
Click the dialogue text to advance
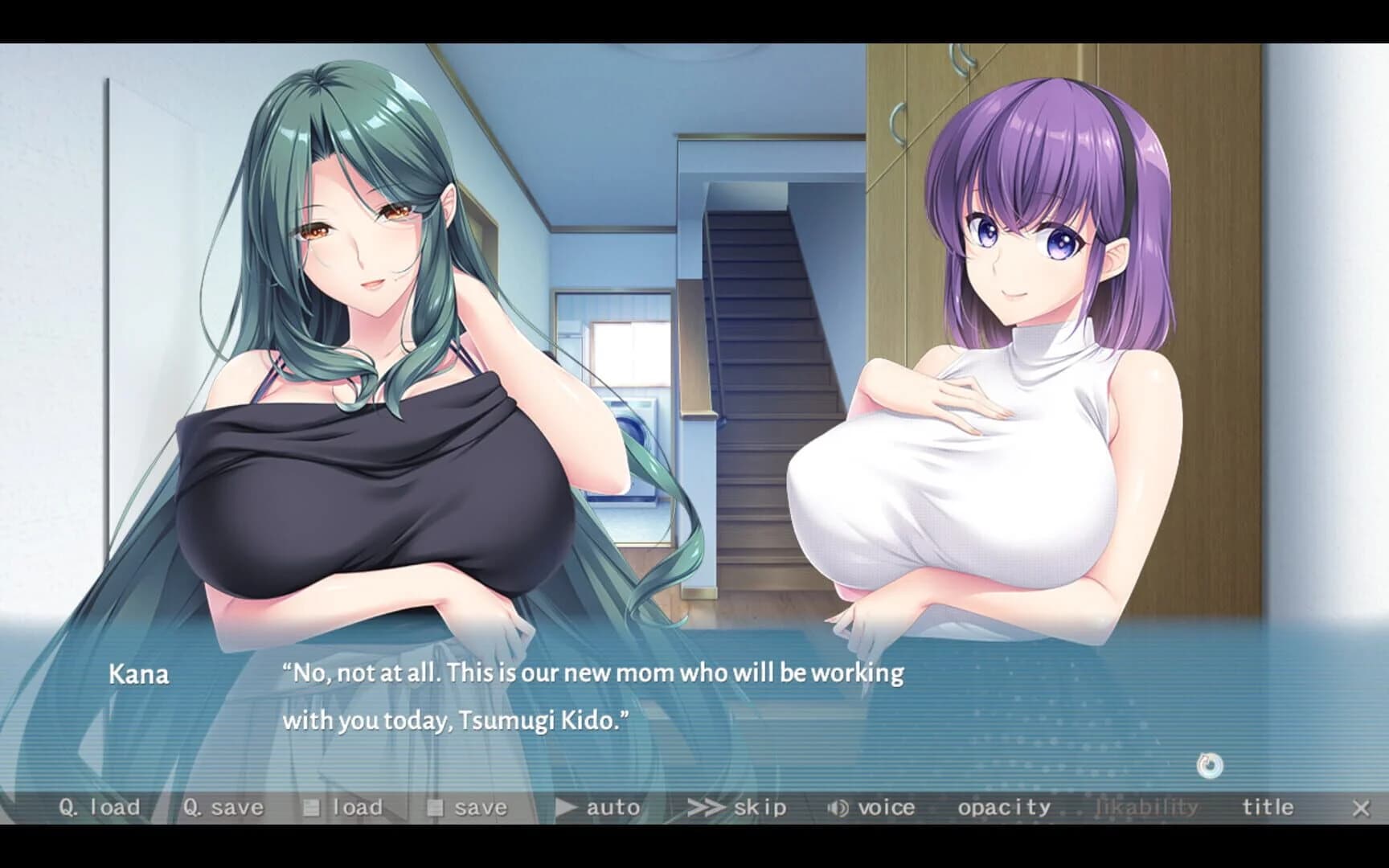click(x=593, y=695)
